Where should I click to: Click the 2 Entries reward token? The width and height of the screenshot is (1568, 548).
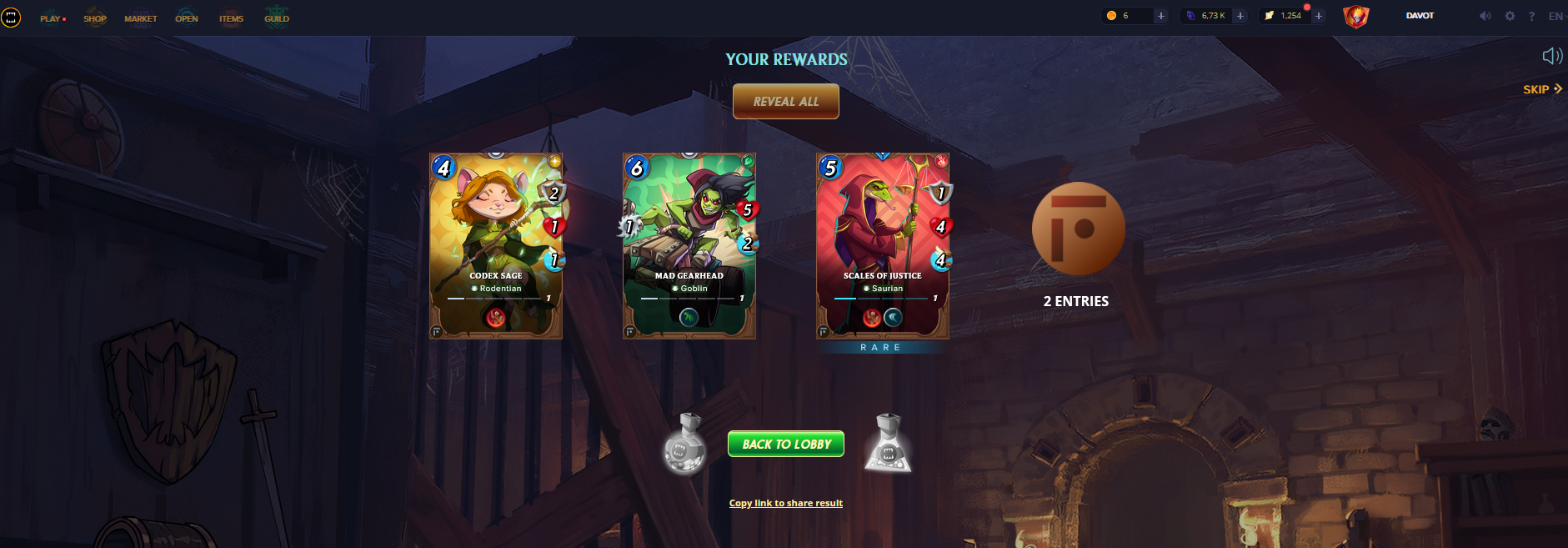1078,229
